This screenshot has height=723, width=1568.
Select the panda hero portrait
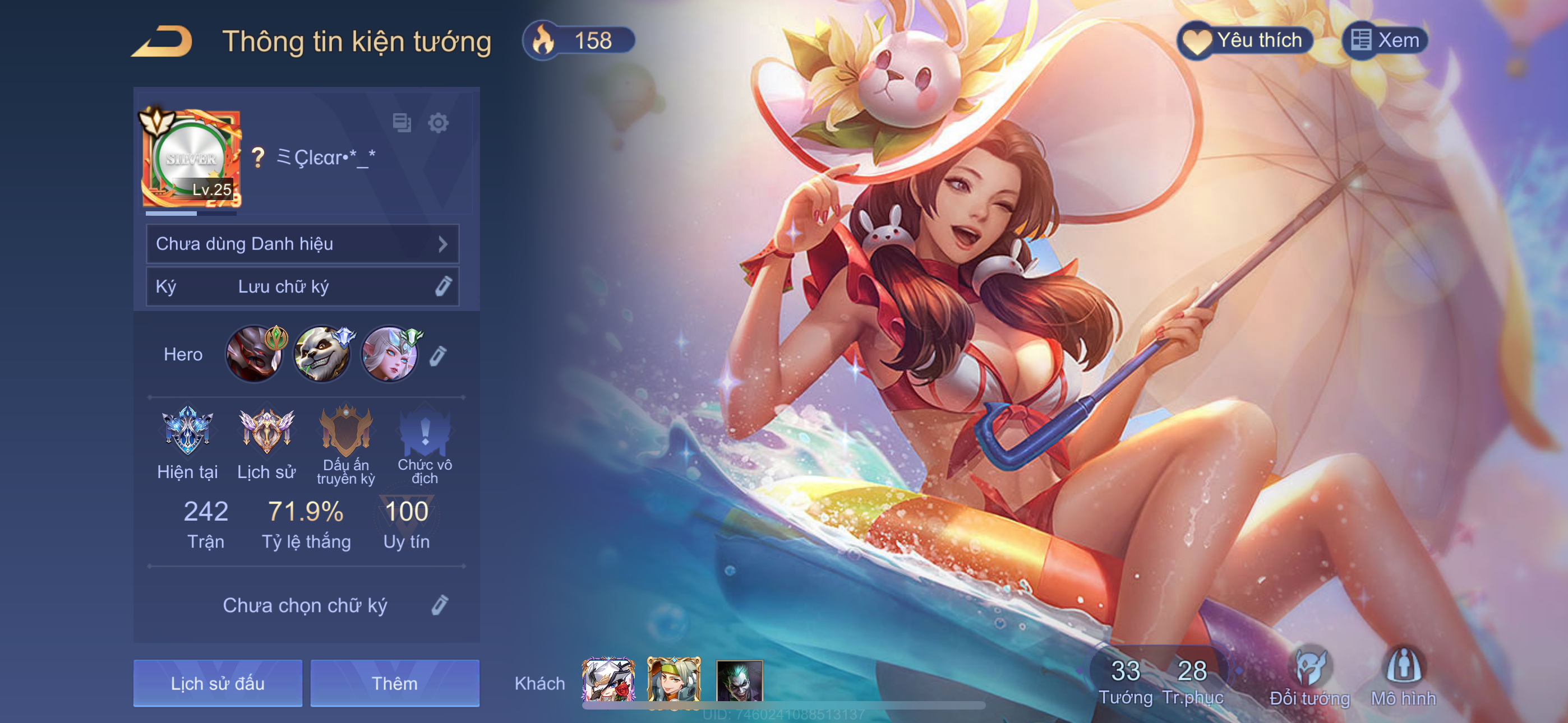(322, 354)
